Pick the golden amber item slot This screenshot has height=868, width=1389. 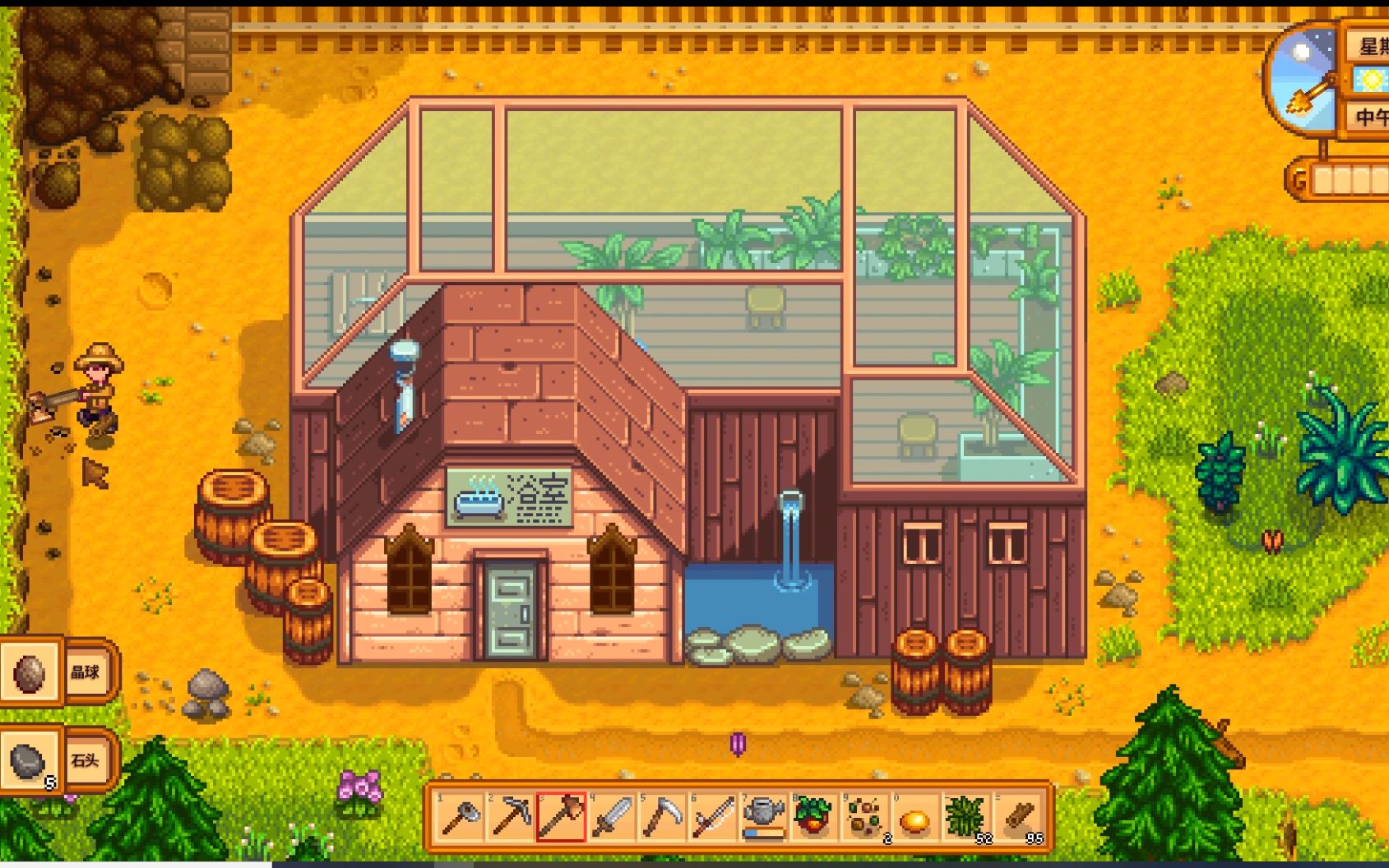(x=915, y=818)
